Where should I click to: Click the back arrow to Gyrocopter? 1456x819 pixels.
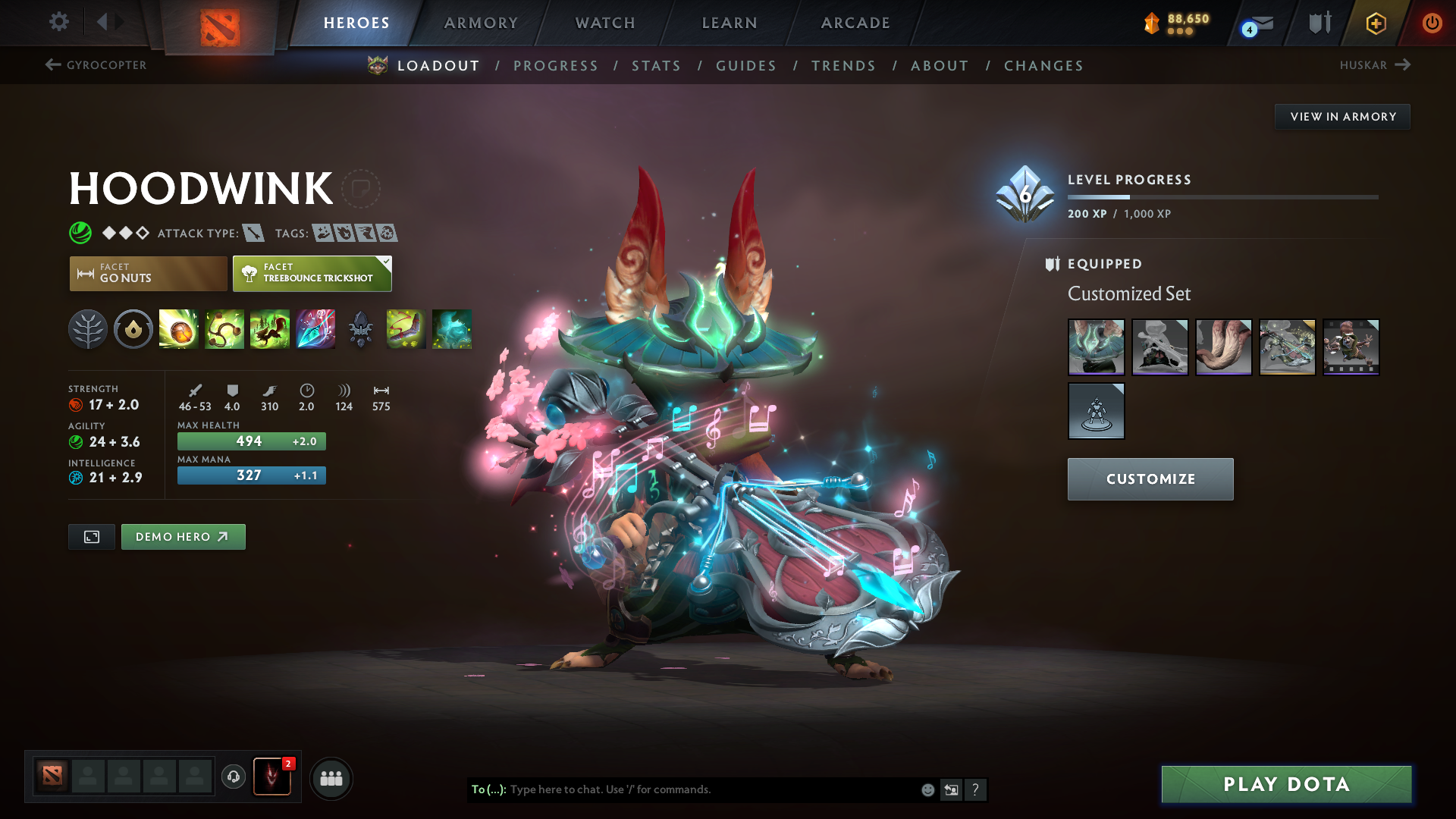point(51,65)
